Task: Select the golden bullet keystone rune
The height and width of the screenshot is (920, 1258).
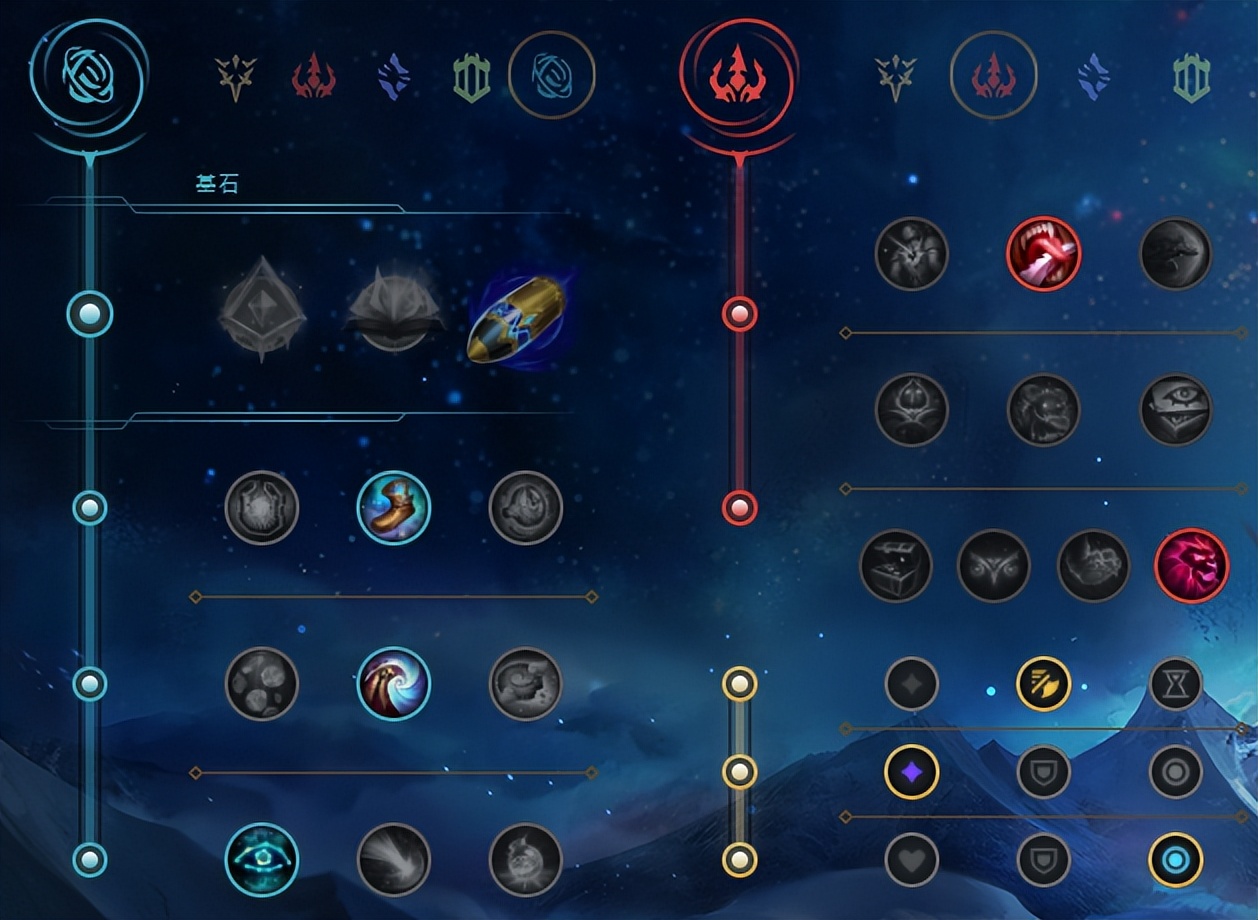Action: click(x=516, y=319)
